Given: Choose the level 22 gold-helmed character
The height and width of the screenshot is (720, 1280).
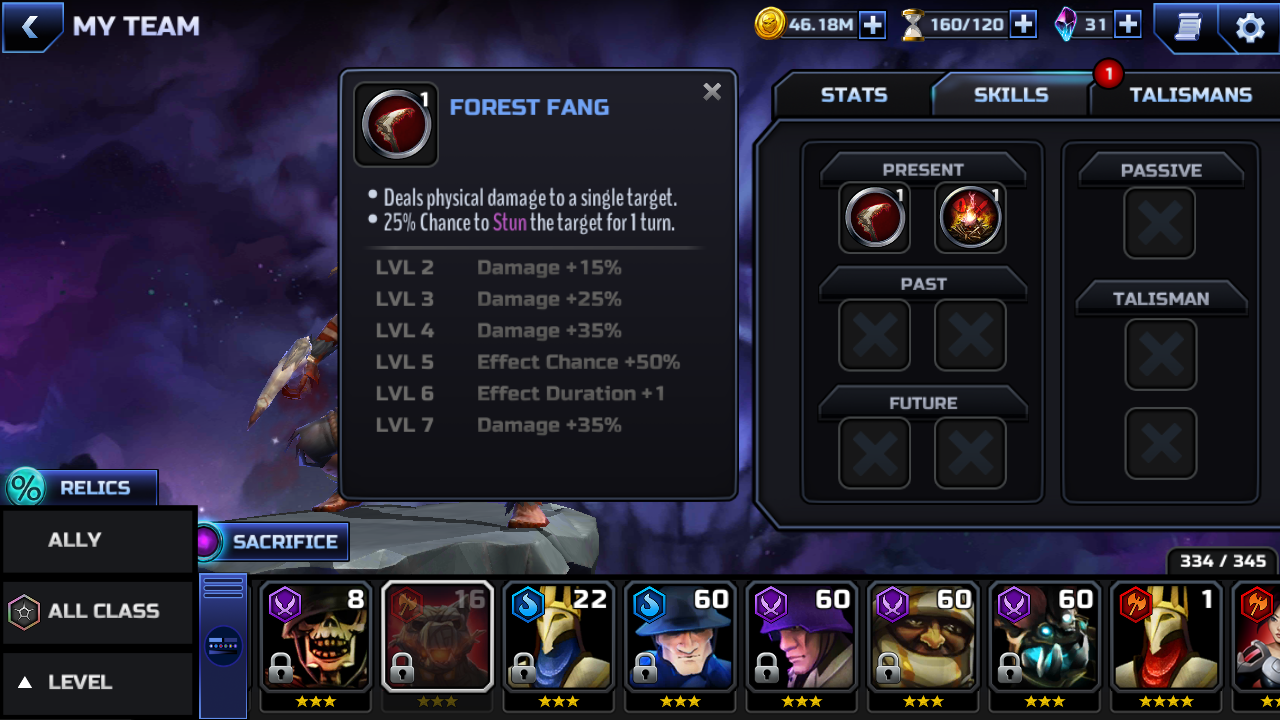Looking at the screenshot, I should point(558,637).
